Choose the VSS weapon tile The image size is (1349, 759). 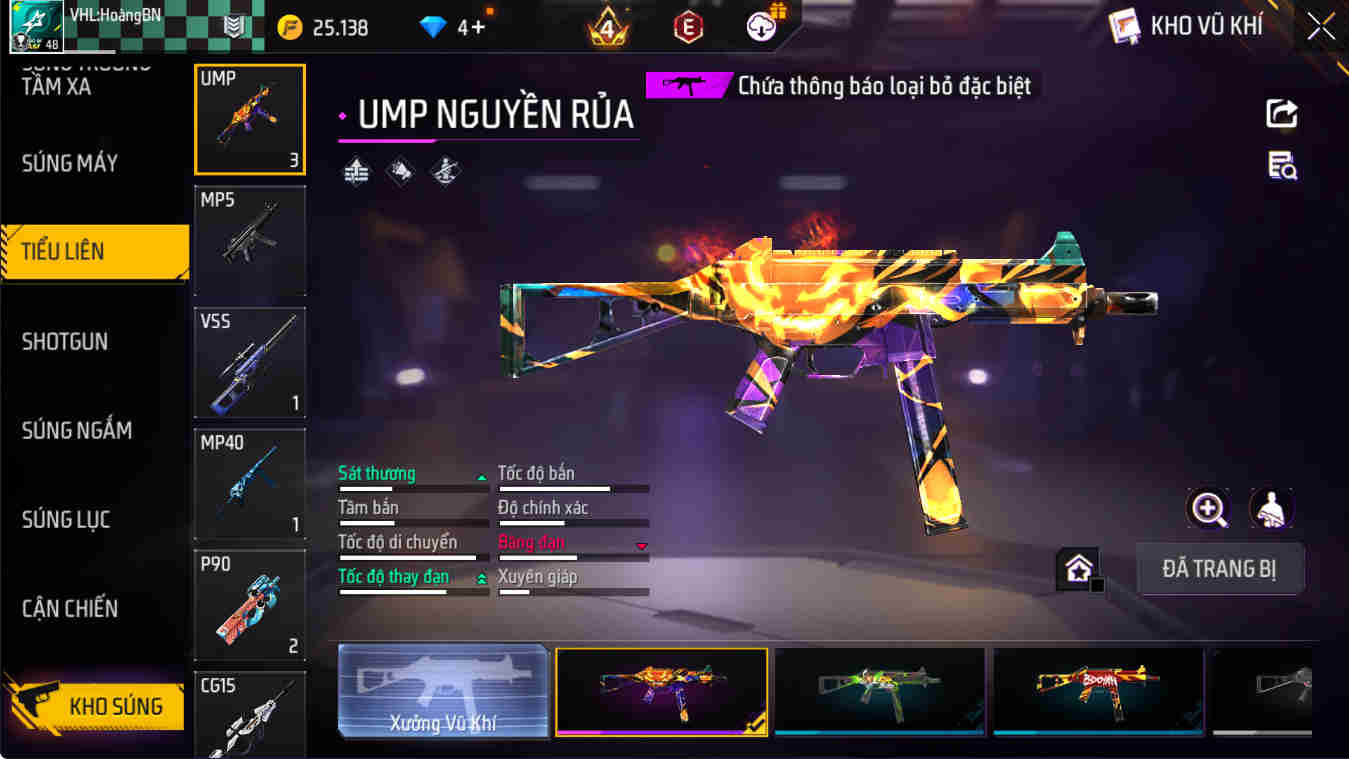[x=250, y=362]
